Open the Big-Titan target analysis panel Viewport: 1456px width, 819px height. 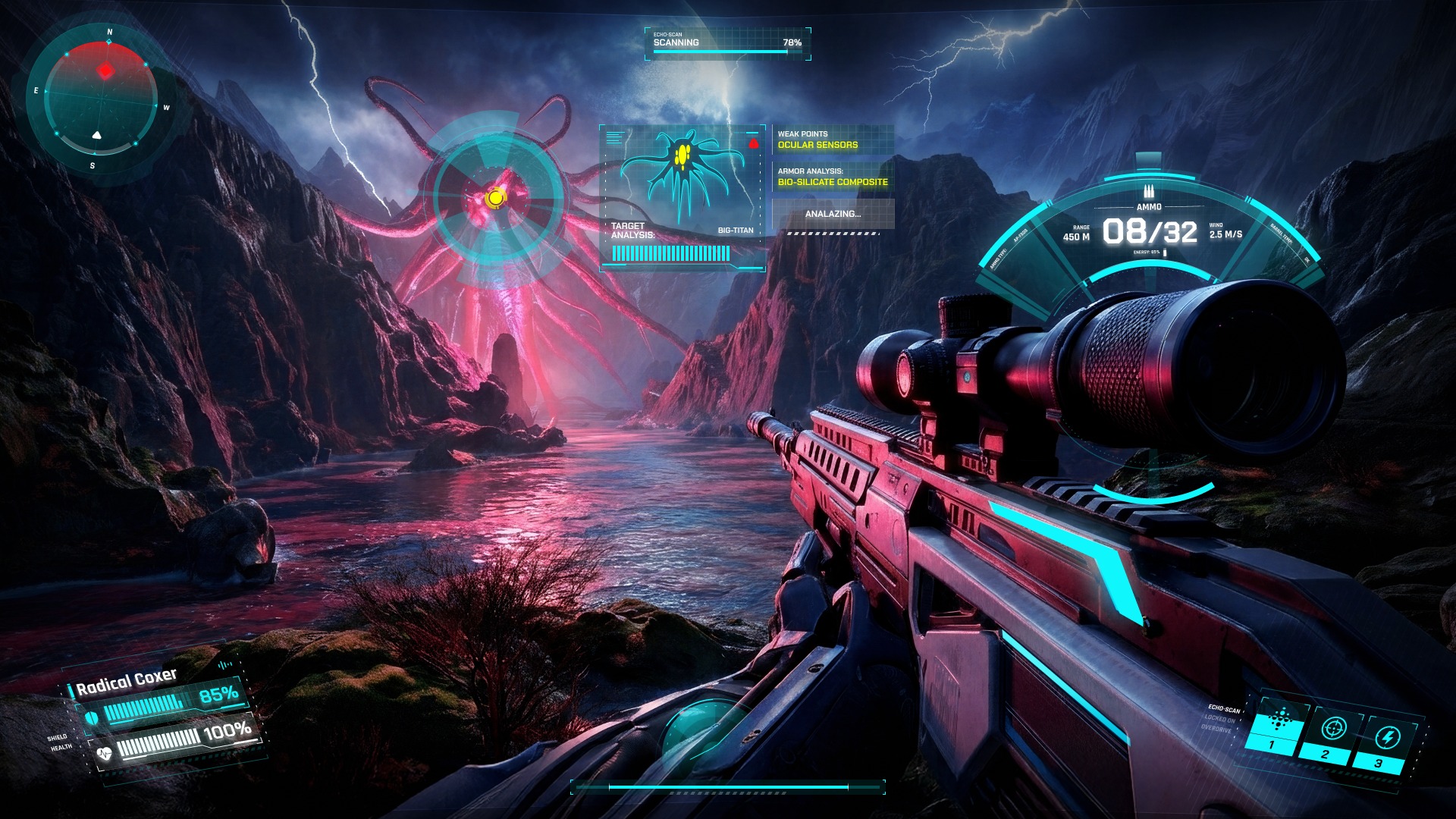coord(682,197)
